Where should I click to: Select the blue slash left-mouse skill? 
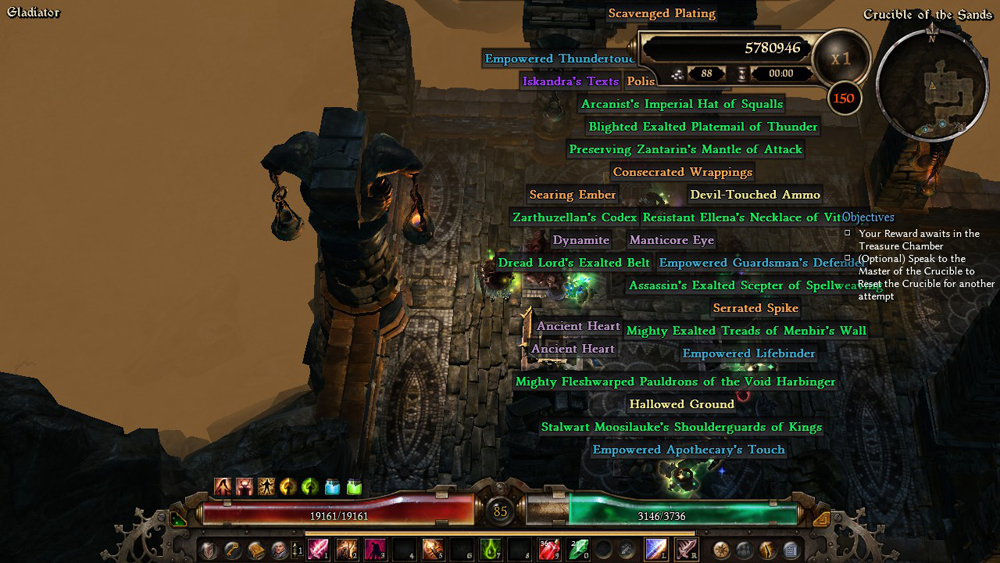[x=656, y=549]
